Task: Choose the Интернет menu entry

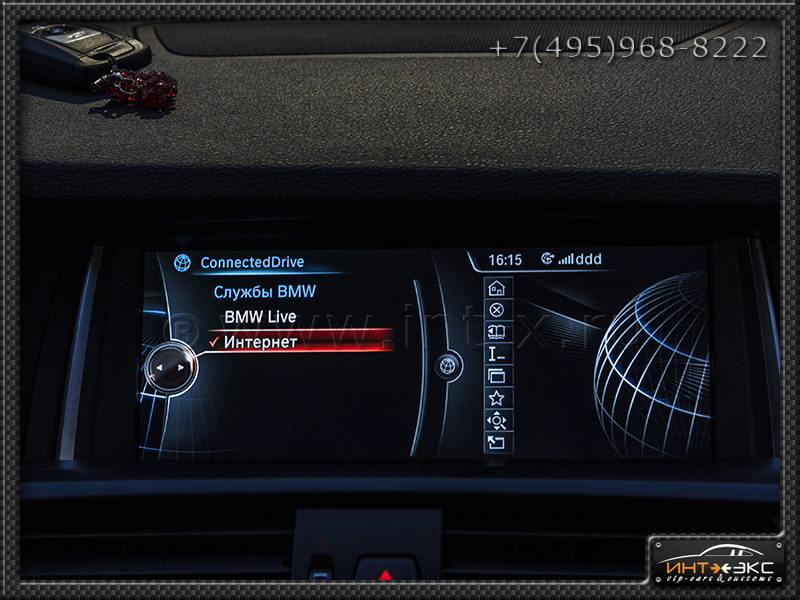Action: tap(260, 342)
